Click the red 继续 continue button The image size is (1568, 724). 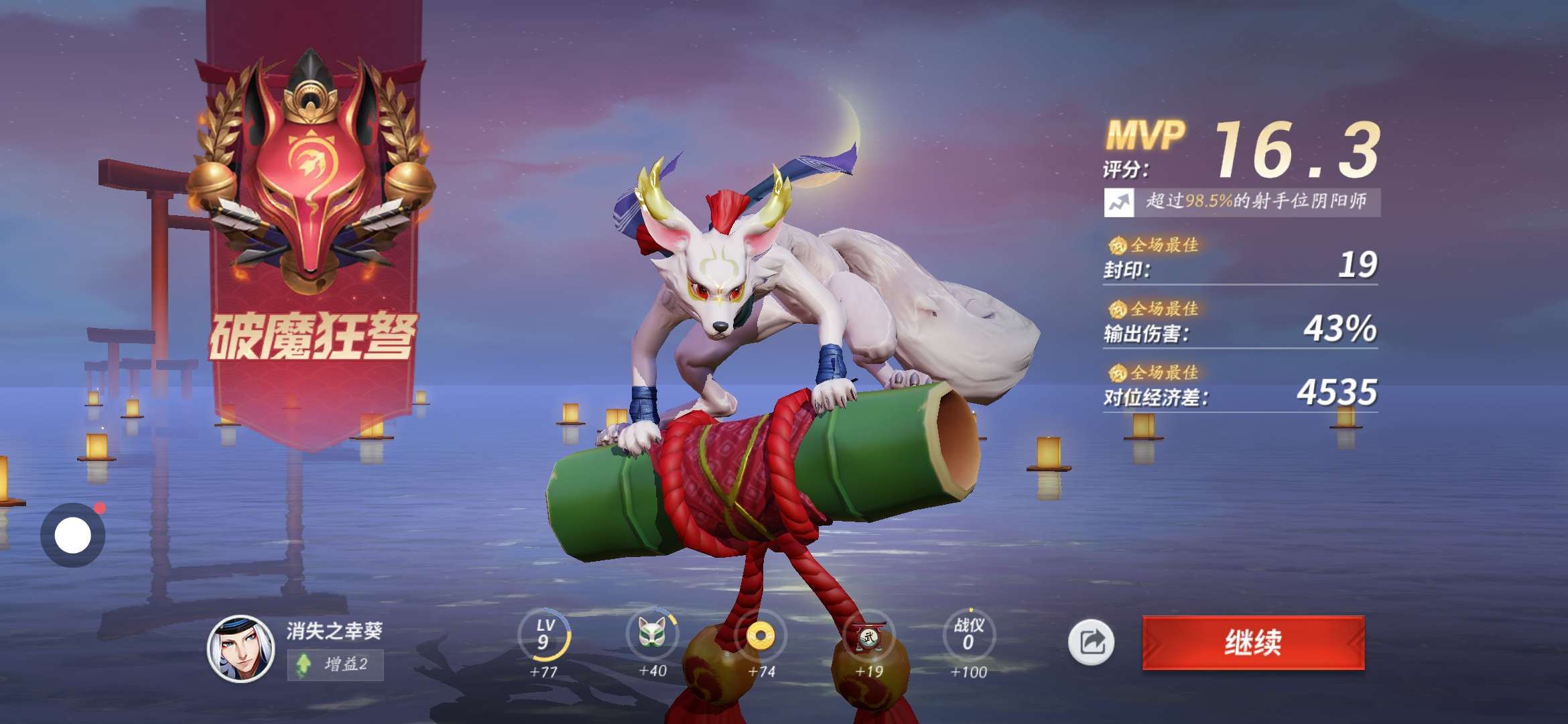pyautogui.click(x=1253, y=642)
